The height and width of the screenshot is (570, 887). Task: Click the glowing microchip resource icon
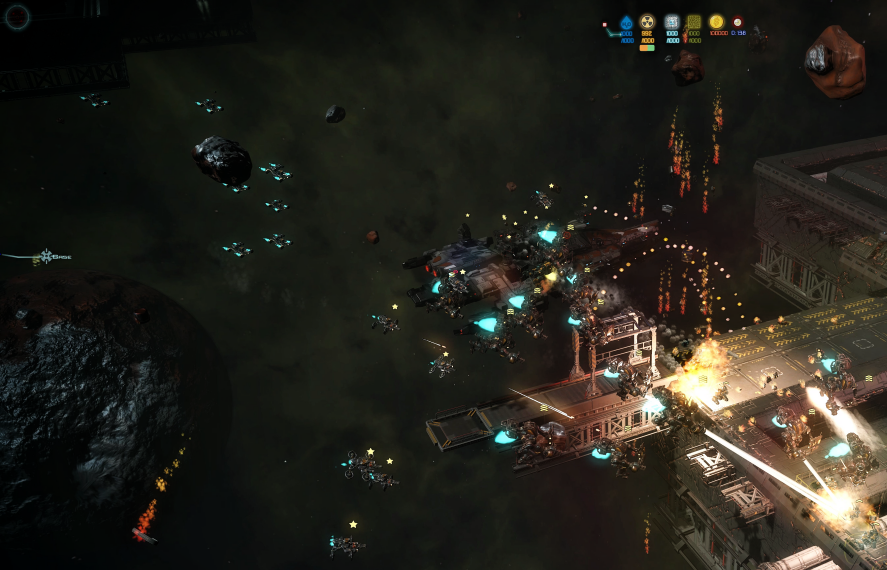[671, 22]
